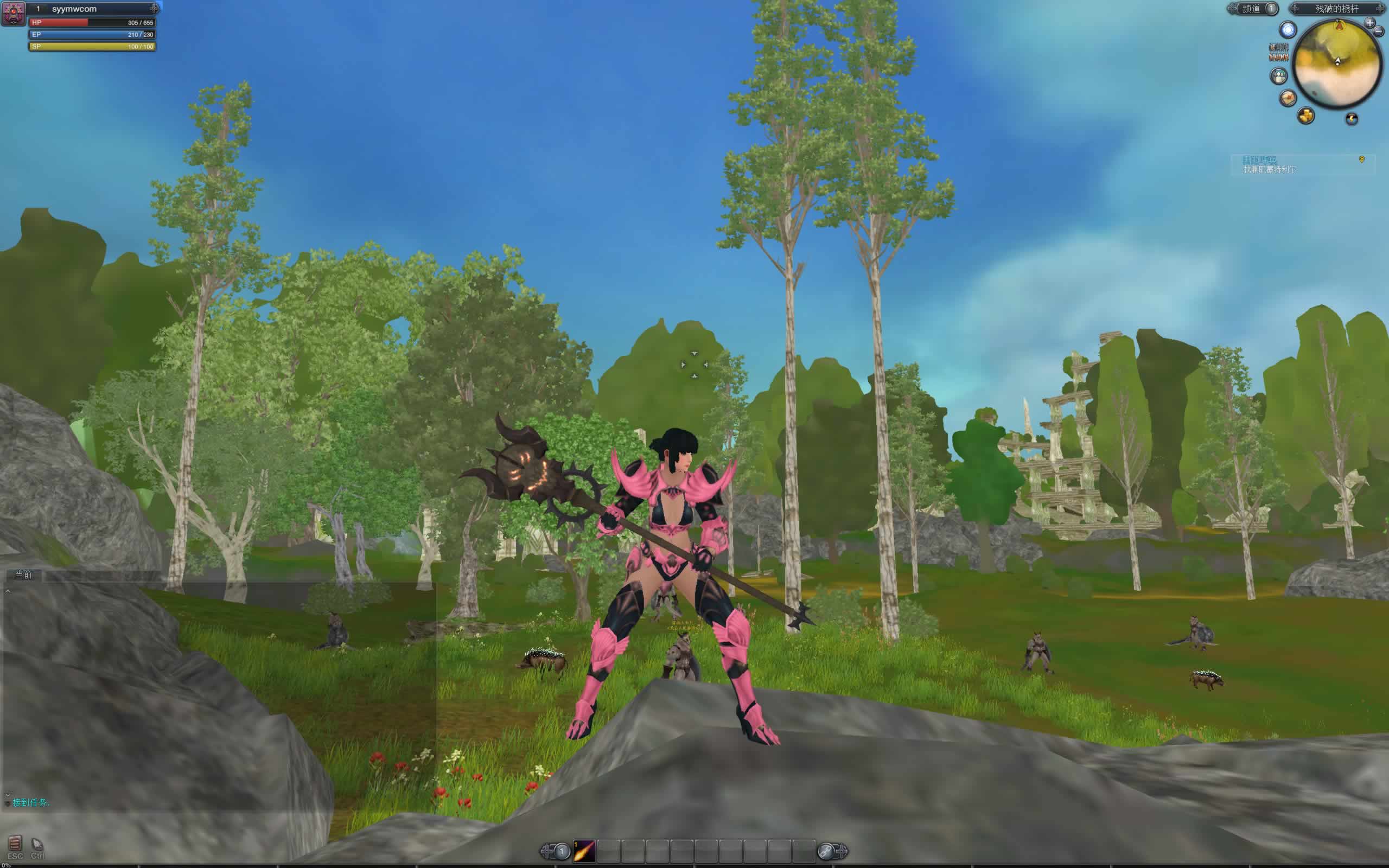Click the 残破的桅杆 zone name bar
1389x868 pixels.
[1337, 9]
